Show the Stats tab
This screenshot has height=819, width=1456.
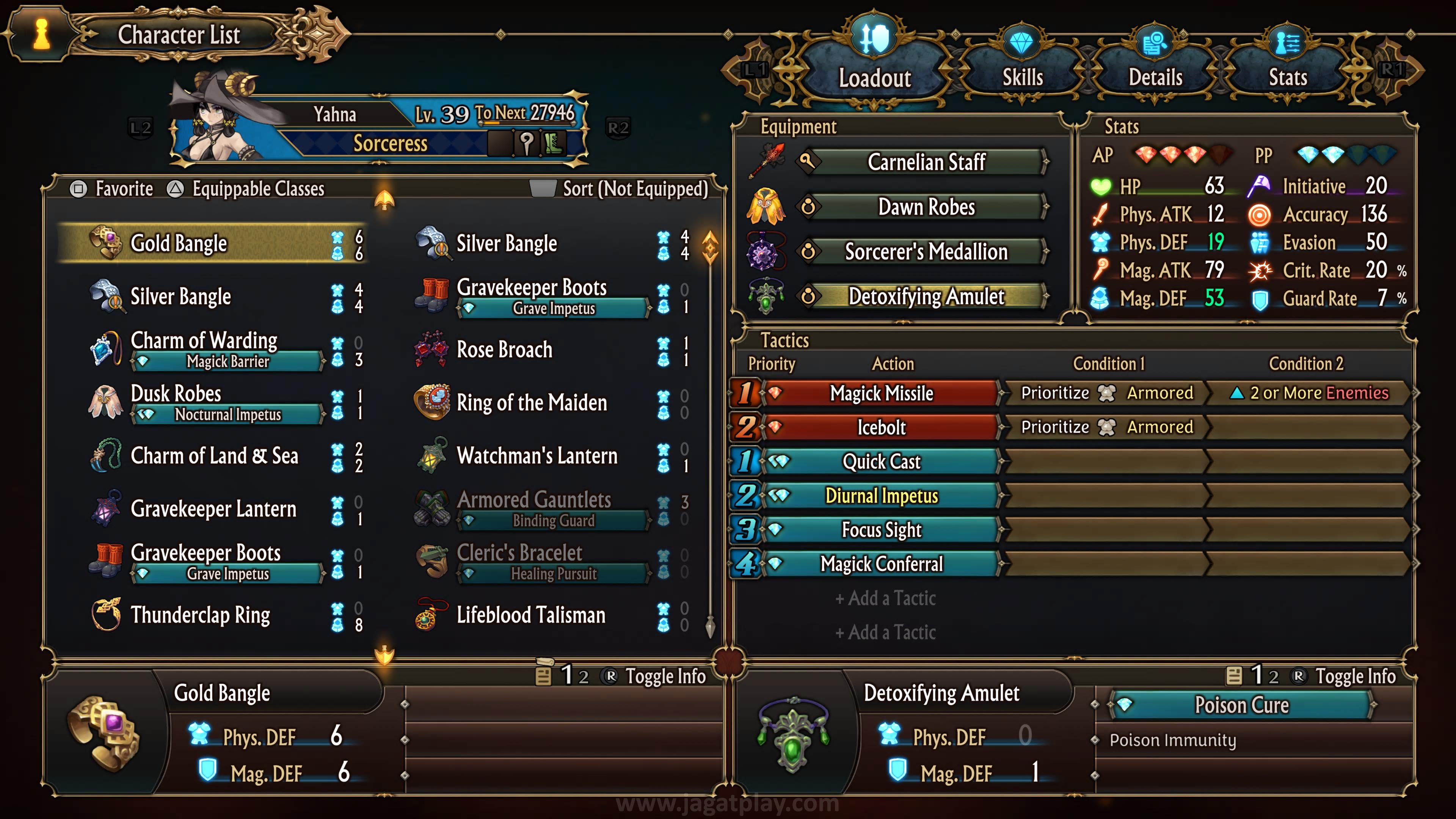coord(1288,76)
